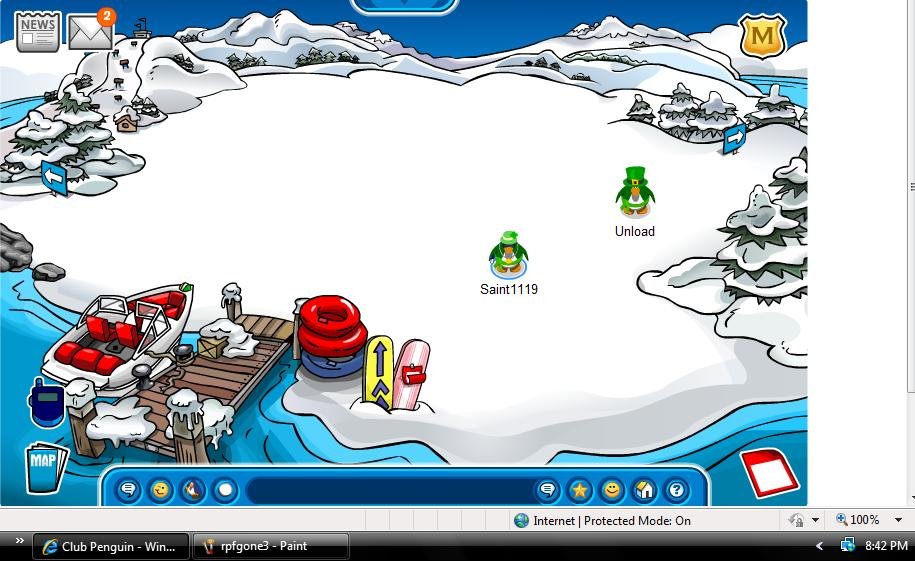
Task: Open the winking face emotes menu
Action: (x=160, y=490)
